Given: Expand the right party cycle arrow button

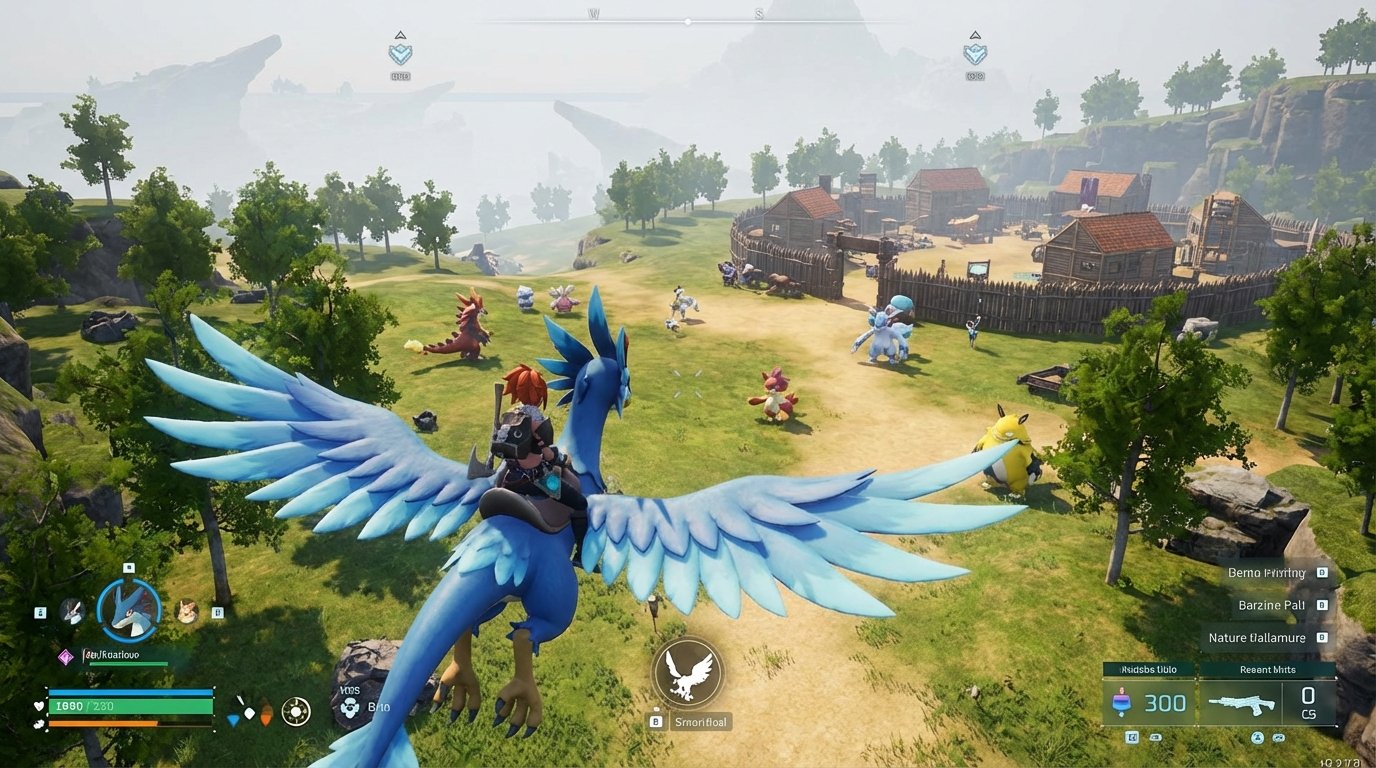Looking at the screenshot, I should (217, 612).
